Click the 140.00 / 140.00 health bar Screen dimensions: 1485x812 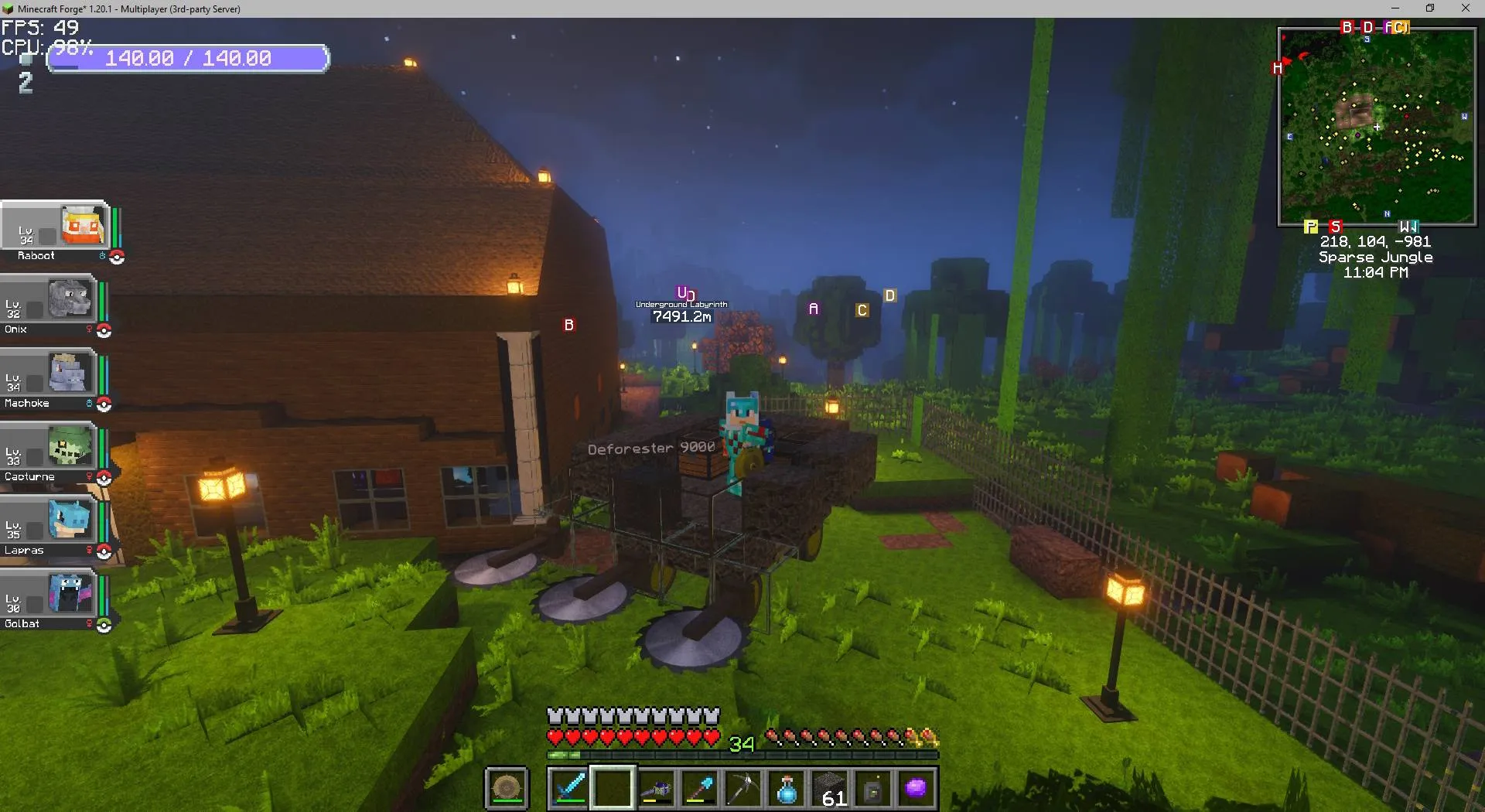point(188,58)
